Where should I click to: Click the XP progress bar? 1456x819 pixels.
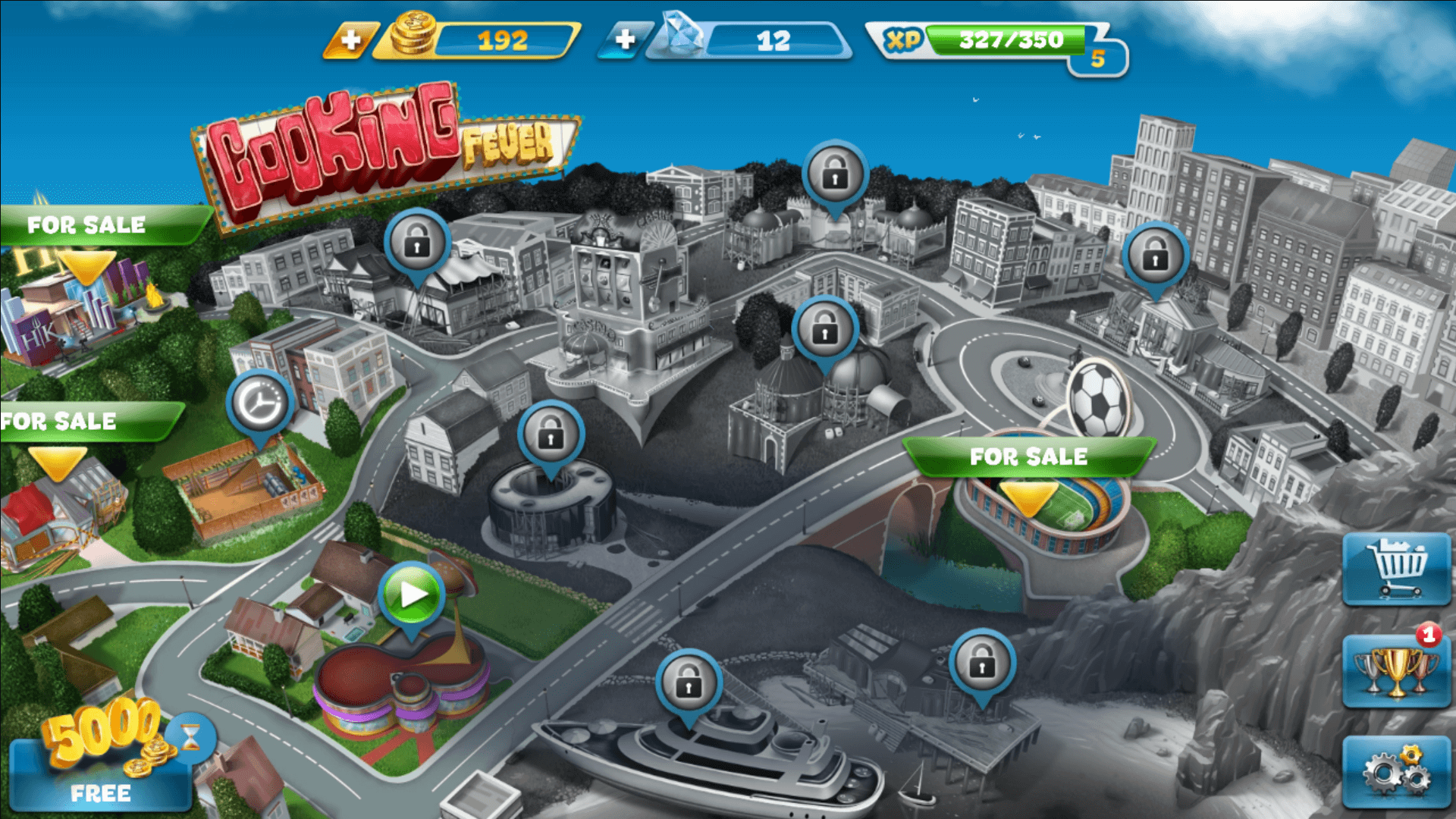pyautogui.click(x=1009, y=39)
